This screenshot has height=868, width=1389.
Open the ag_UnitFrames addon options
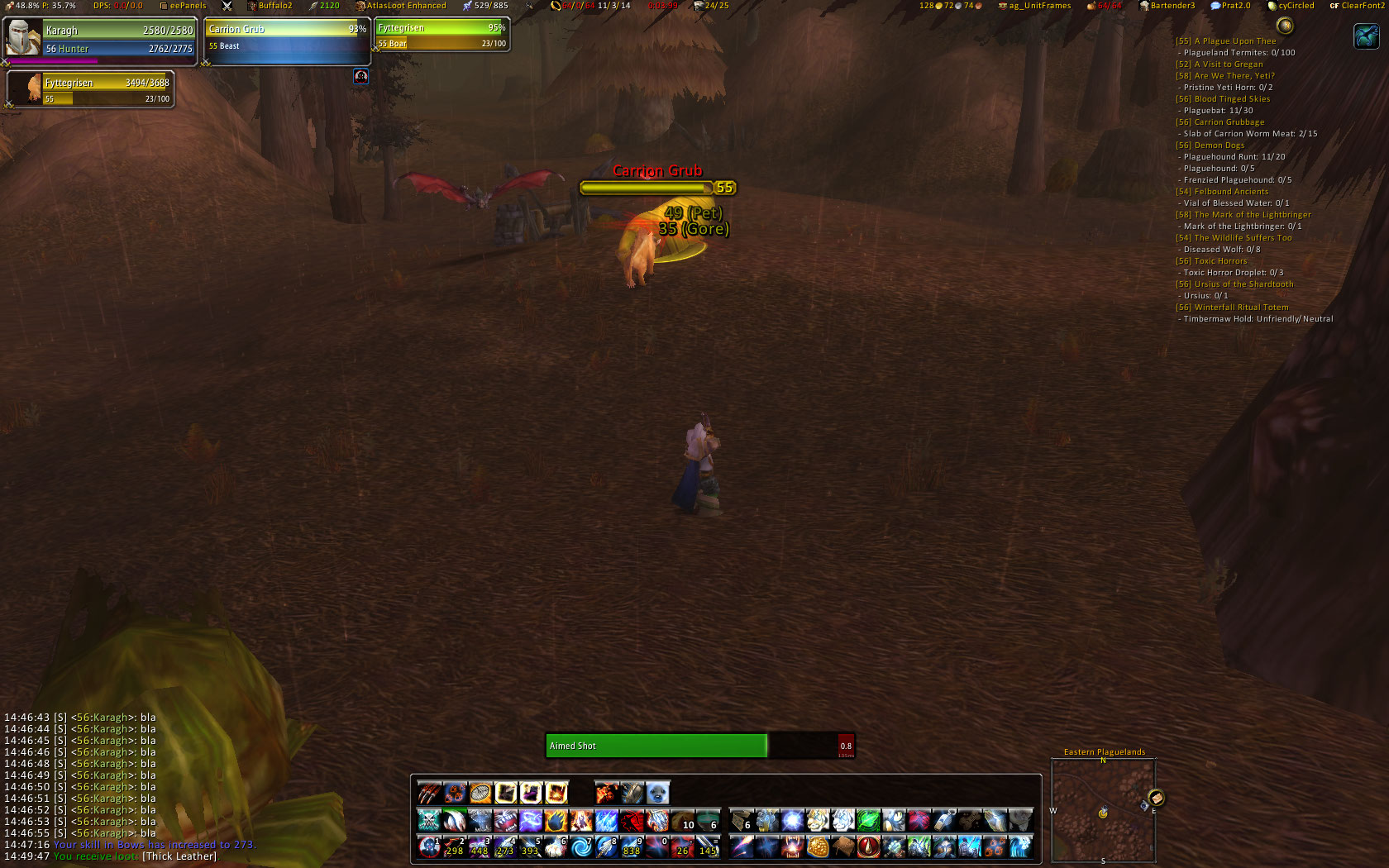[x=1038, y=6]
